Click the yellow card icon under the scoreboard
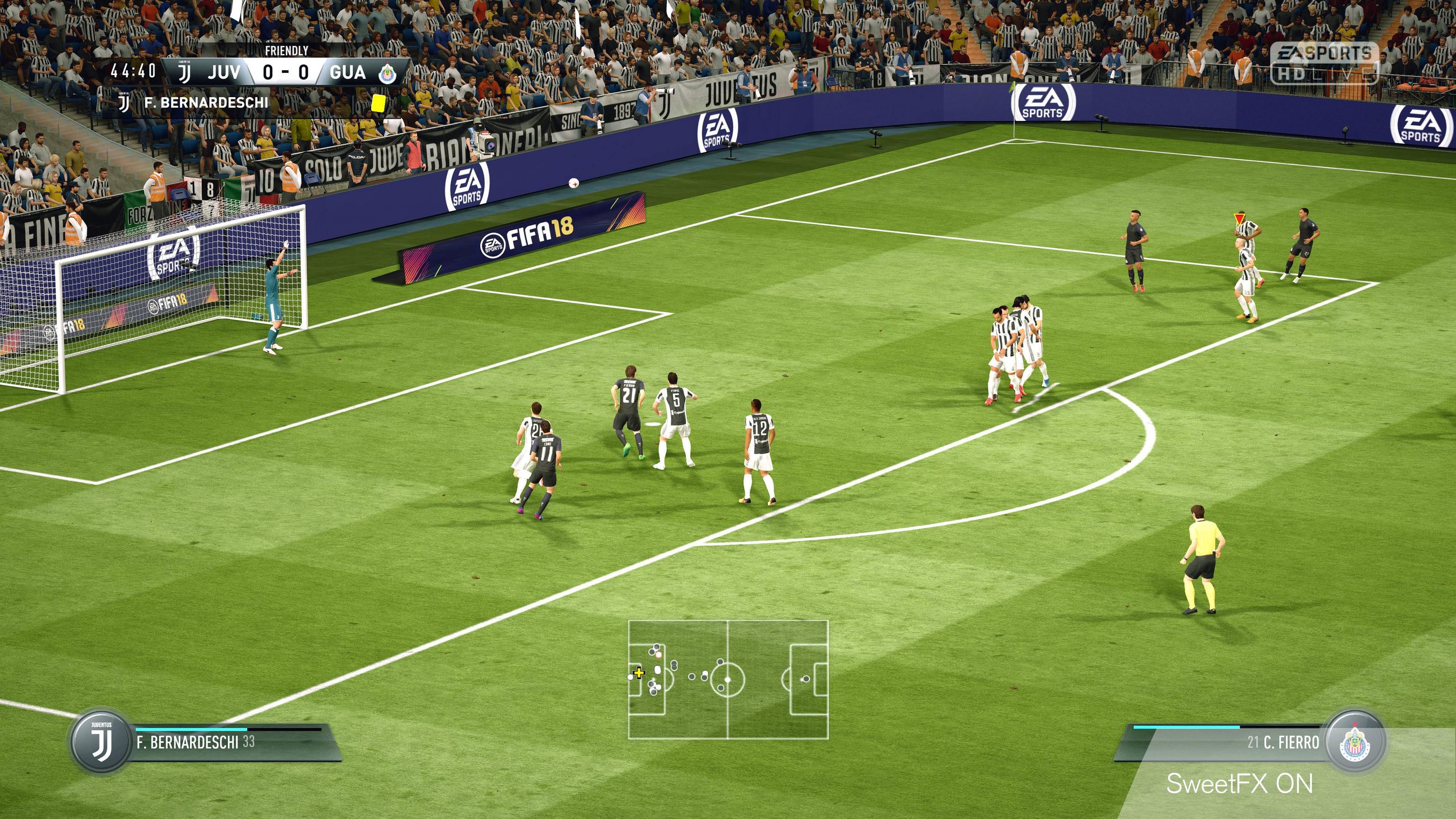Viewport: 1456px width, 819px height. (x=378, y=103)
